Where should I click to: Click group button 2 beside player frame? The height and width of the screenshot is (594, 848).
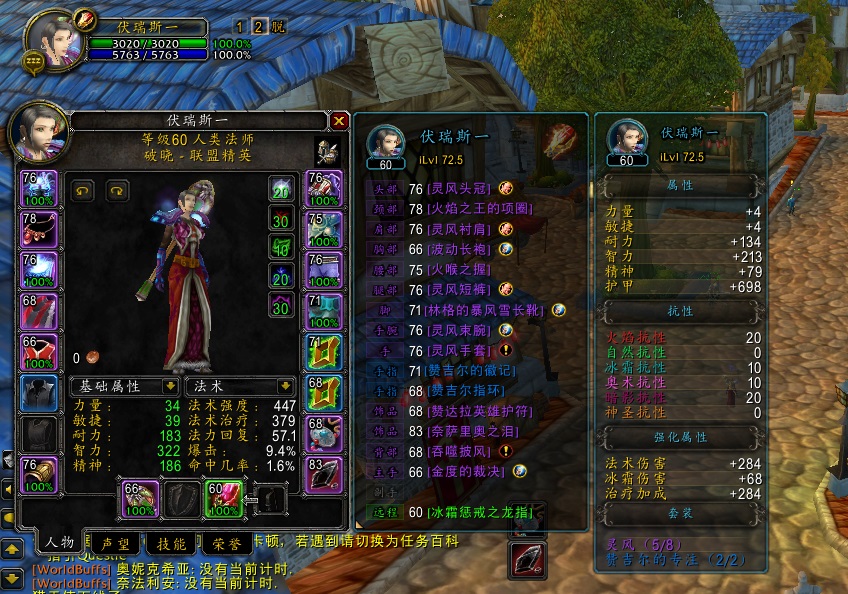tap(258, 27)
